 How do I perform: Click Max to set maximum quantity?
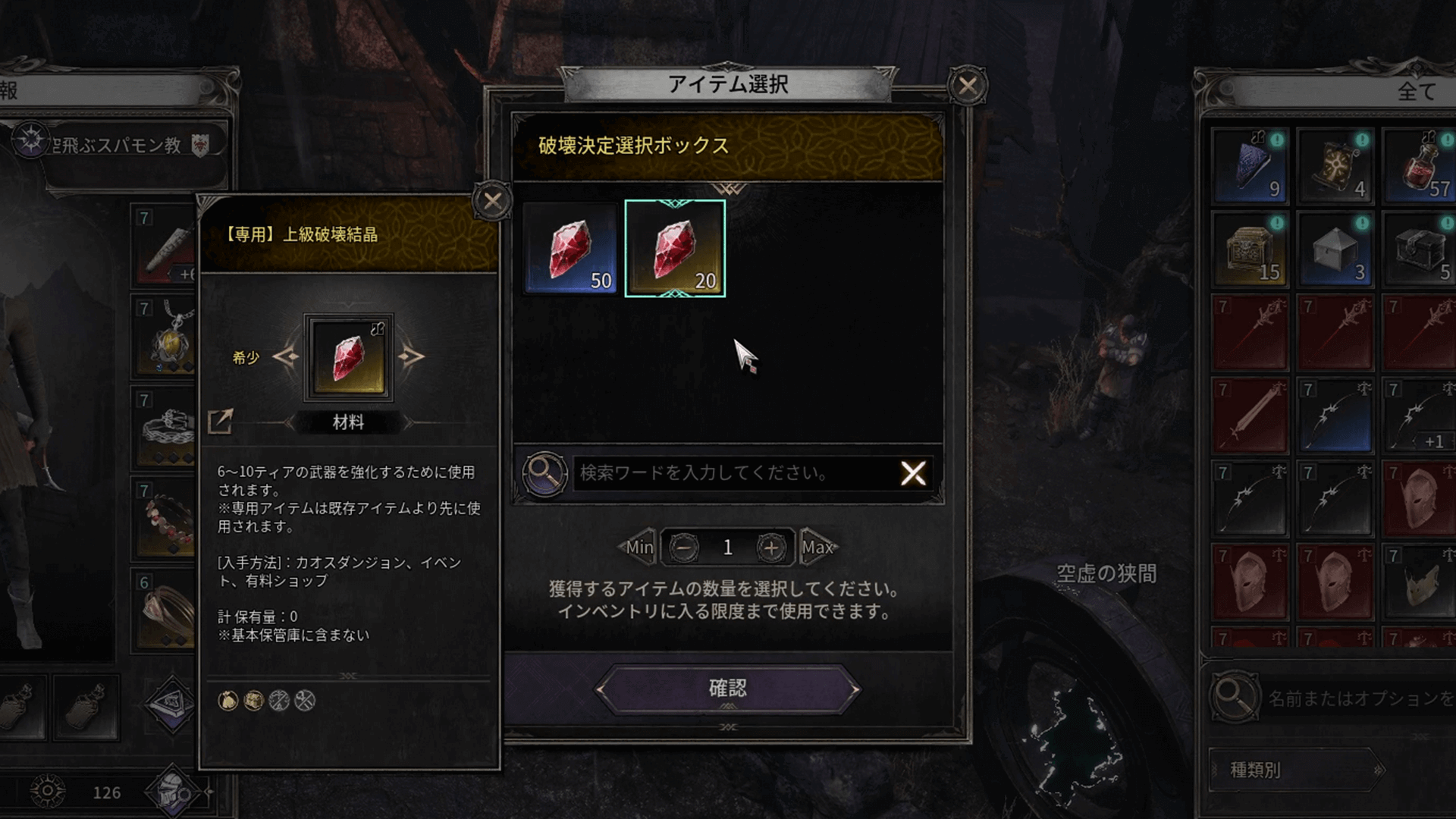tap(817, 546)
